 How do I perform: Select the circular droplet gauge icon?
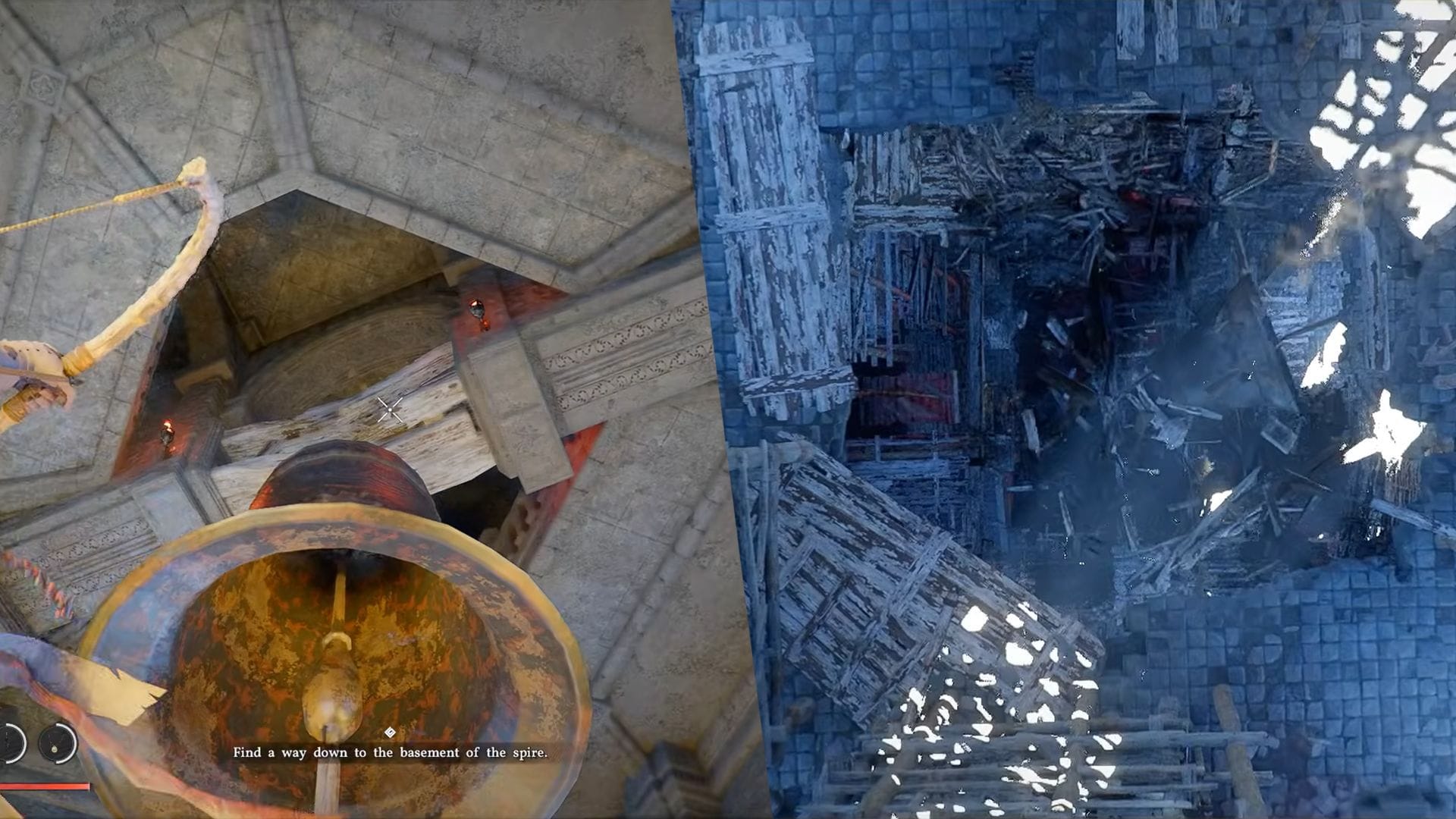click(x=58, y=742)
